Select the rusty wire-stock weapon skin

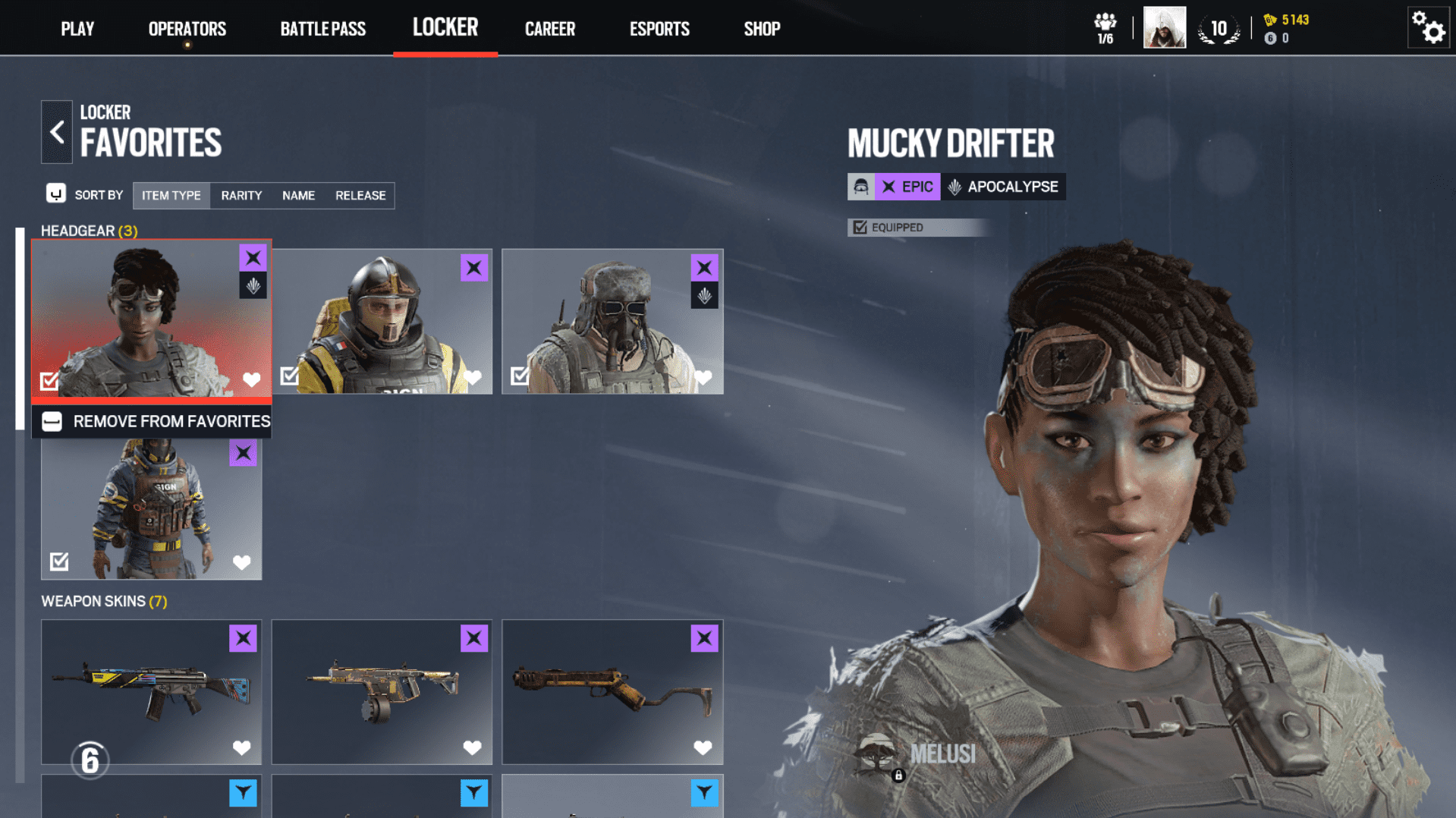tap(612, 691)
